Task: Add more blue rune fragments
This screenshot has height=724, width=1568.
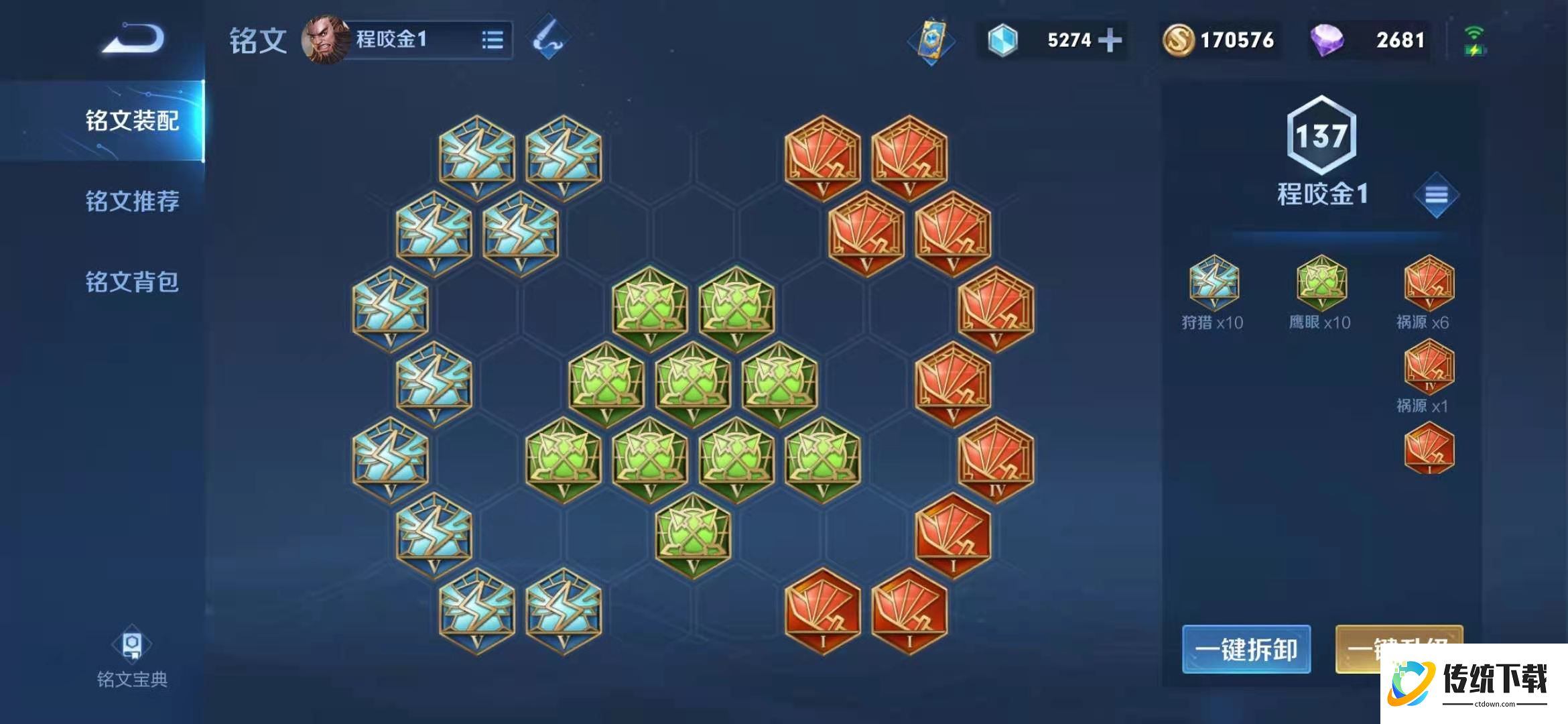Action: click(1110, 40)
